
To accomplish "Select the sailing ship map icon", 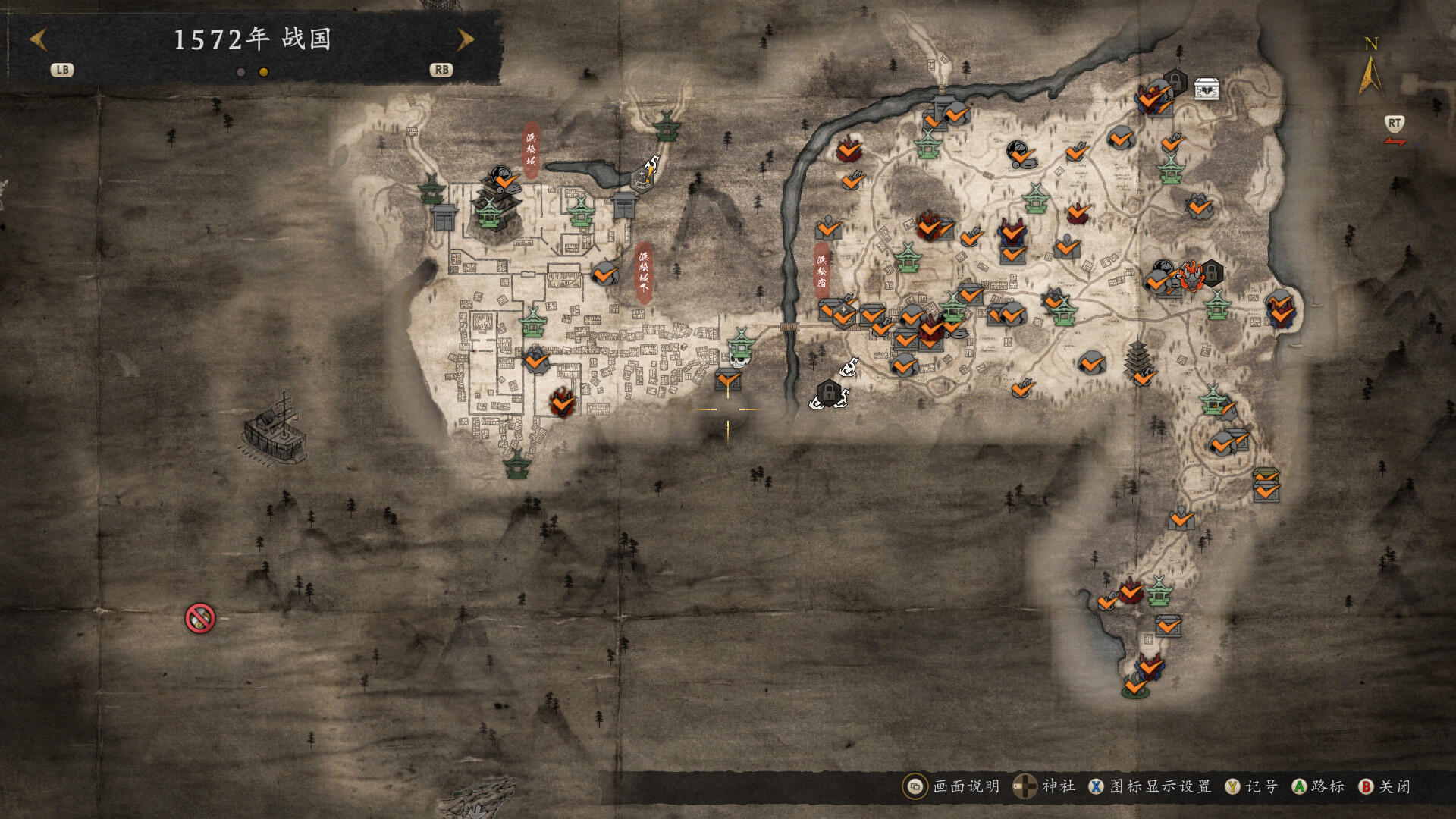I will (x=275, y=428).
